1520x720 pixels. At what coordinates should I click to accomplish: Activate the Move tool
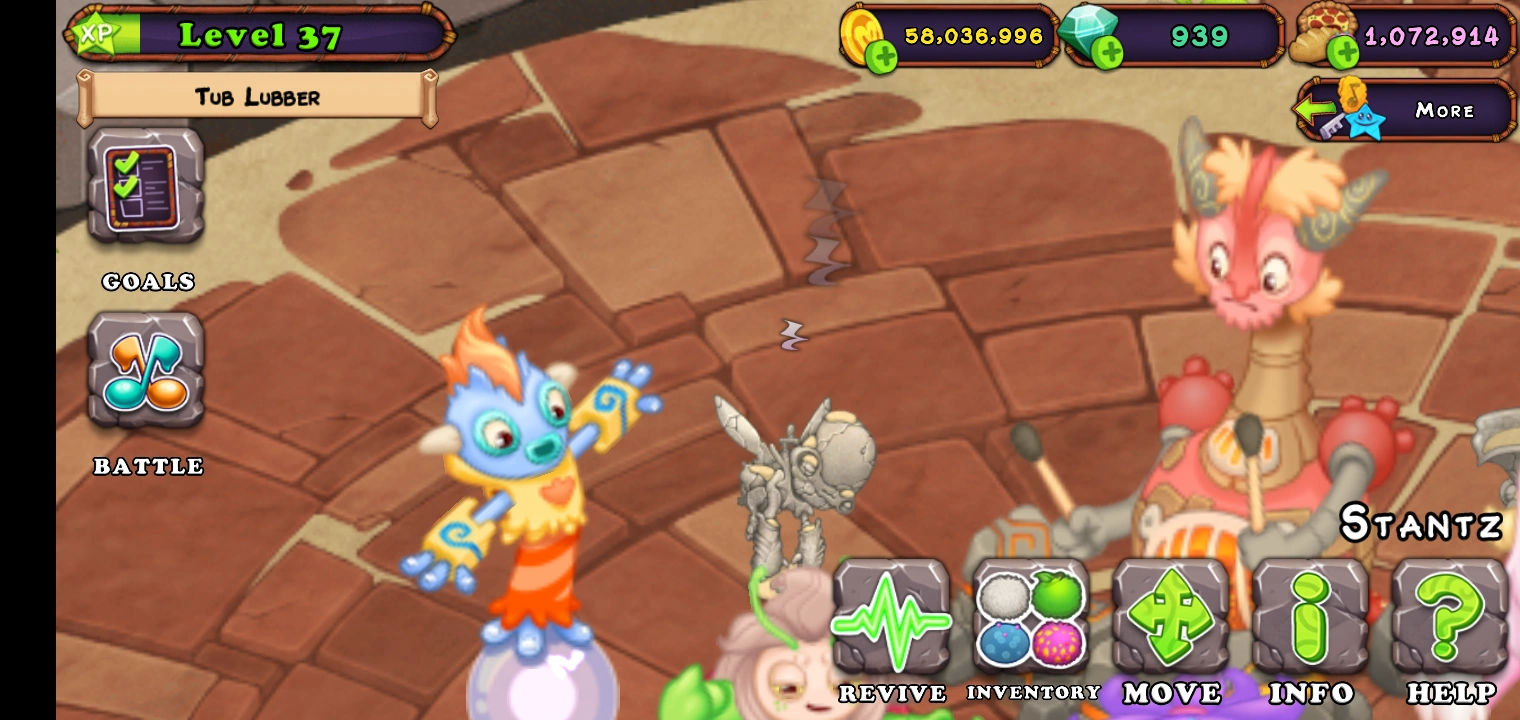pyautogui.click(x=1169, y=617)
